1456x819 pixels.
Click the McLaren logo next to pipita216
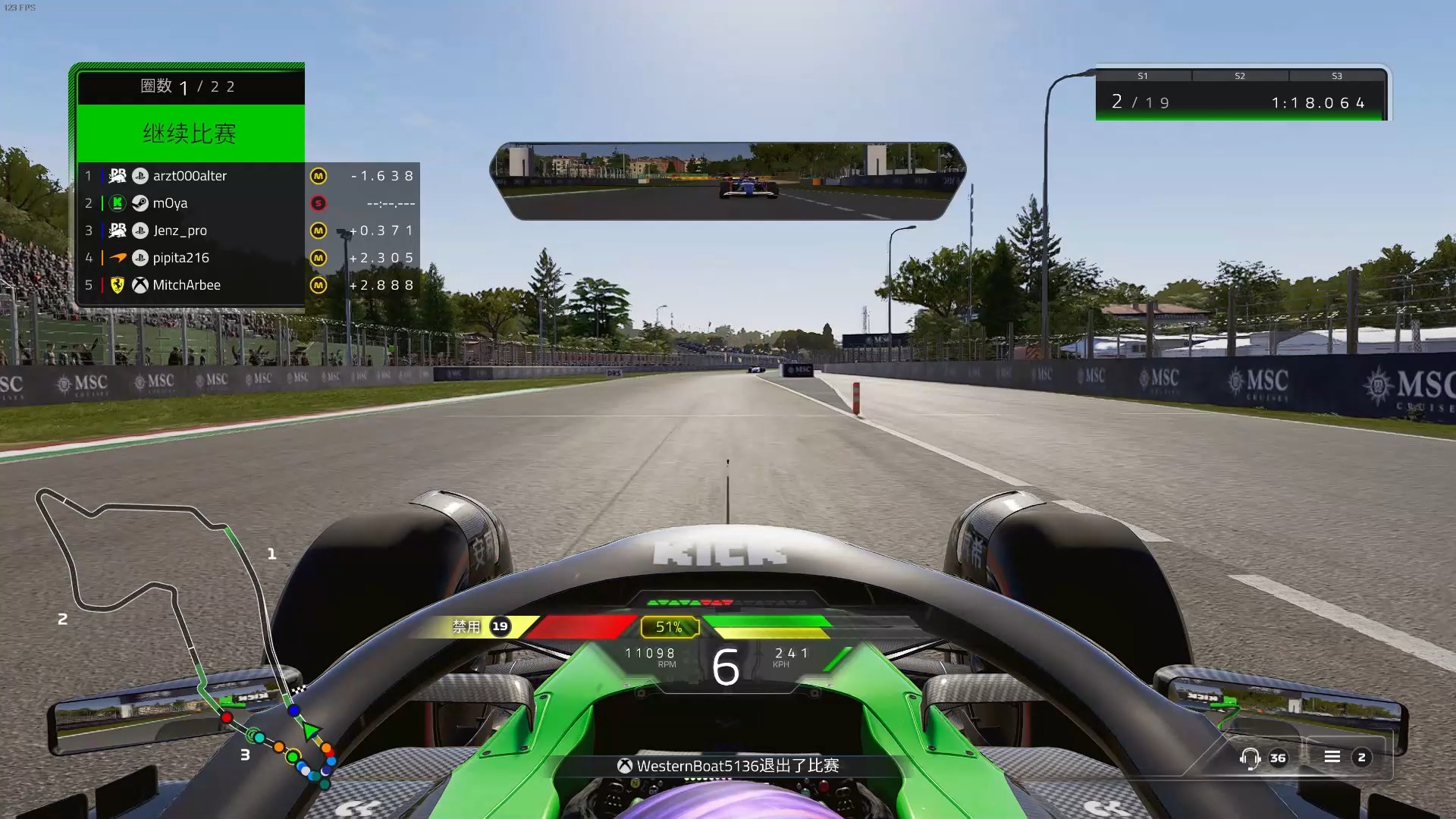coord(118,258)
